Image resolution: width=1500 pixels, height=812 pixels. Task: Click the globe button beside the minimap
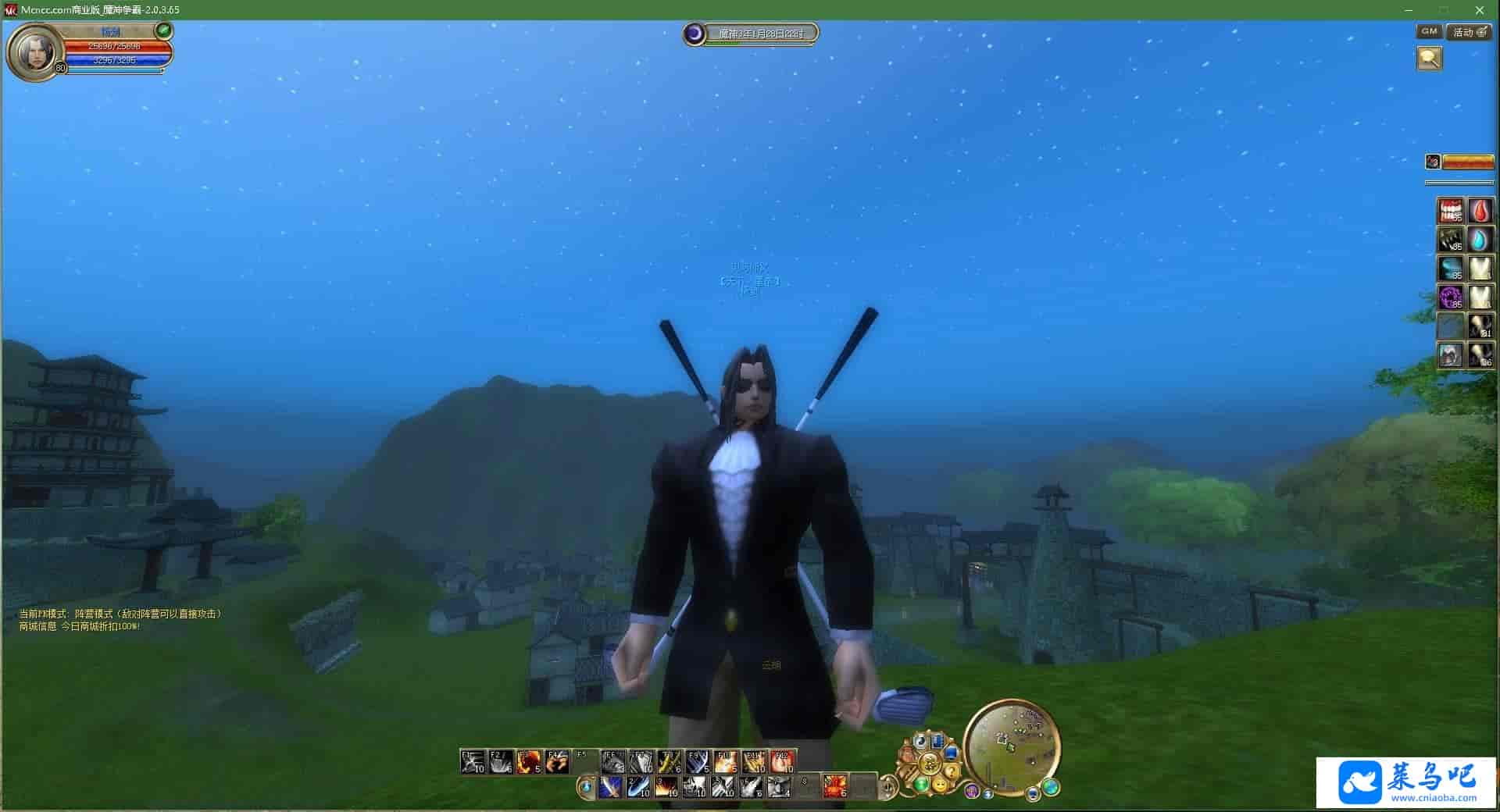point(1051,785)
